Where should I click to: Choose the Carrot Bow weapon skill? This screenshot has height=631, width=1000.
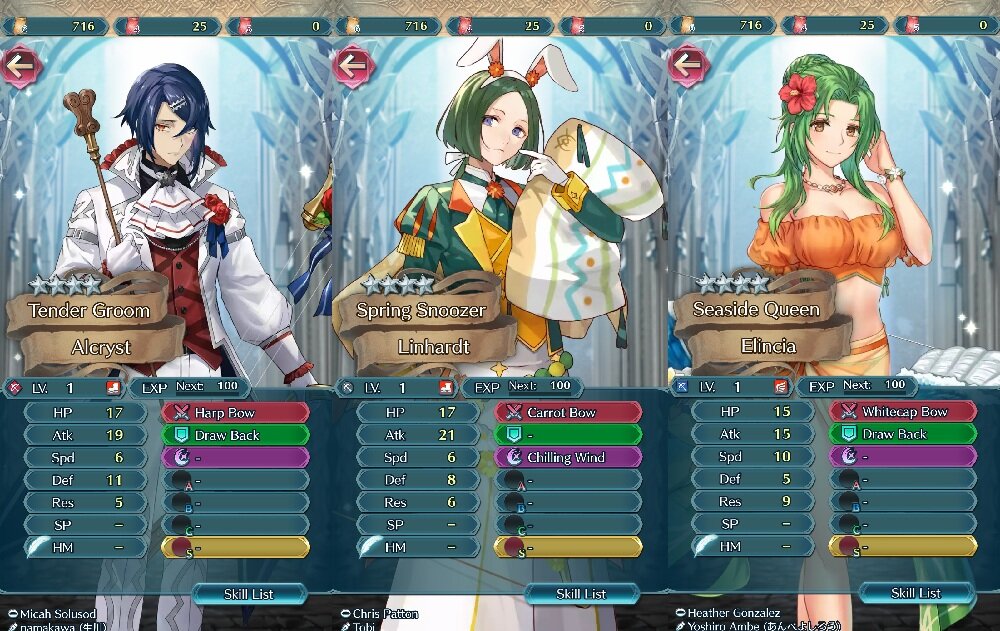(568, 413)
